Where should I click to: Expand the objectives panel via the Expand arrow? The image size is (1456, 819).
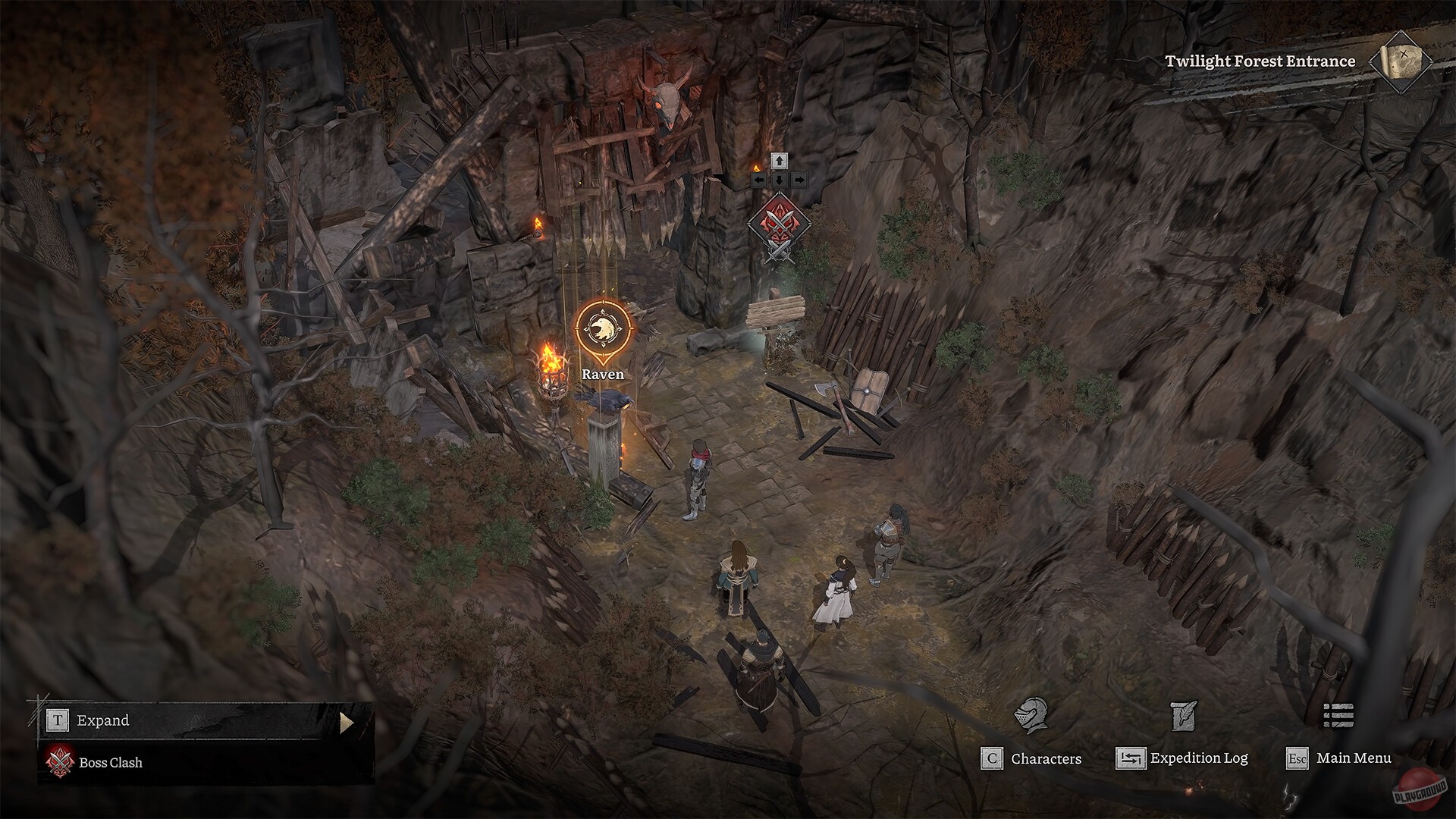tap(347, 720)
